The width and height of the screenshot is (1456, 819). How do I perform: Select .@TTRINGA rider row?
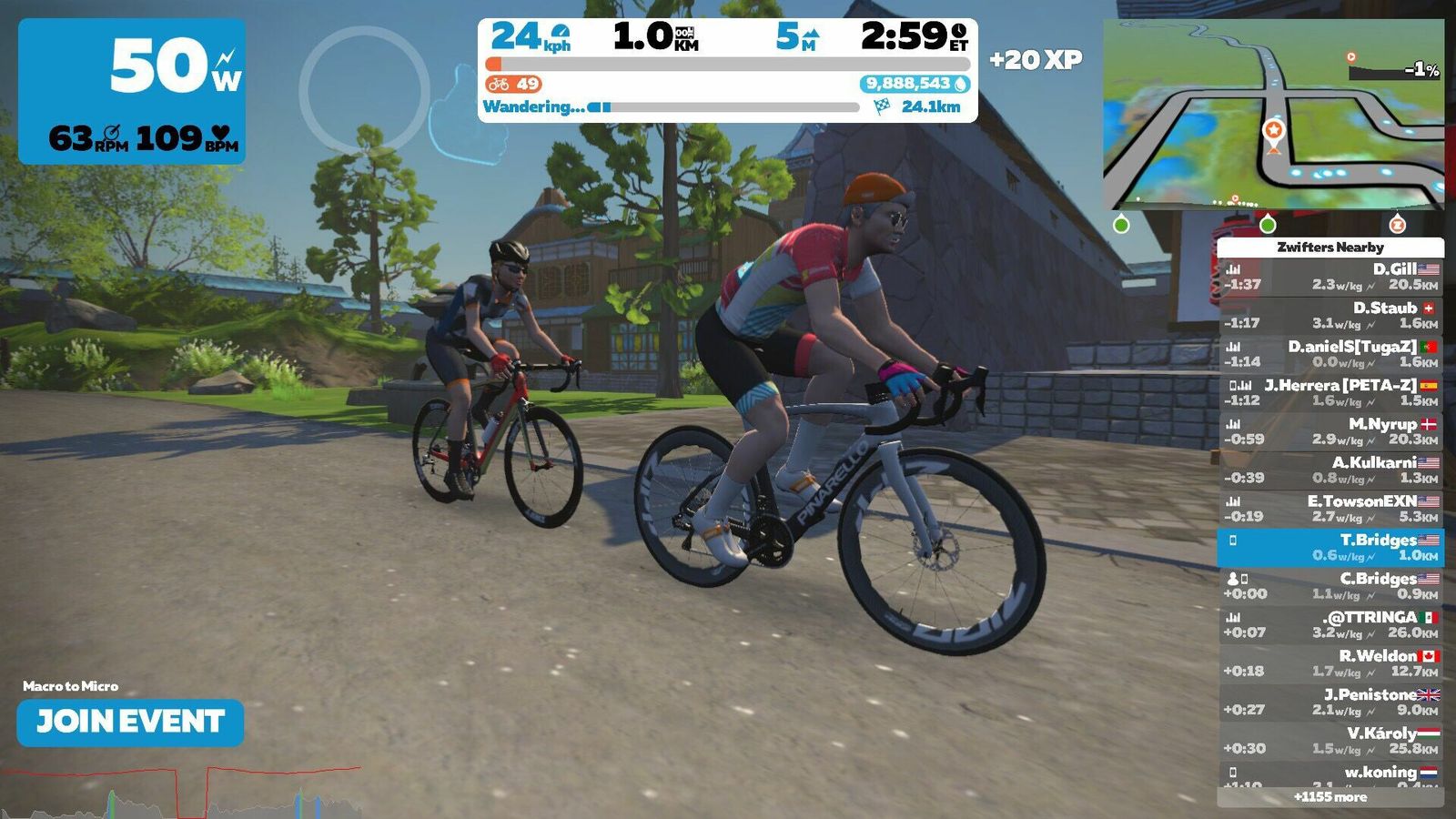pos(1330,624)
